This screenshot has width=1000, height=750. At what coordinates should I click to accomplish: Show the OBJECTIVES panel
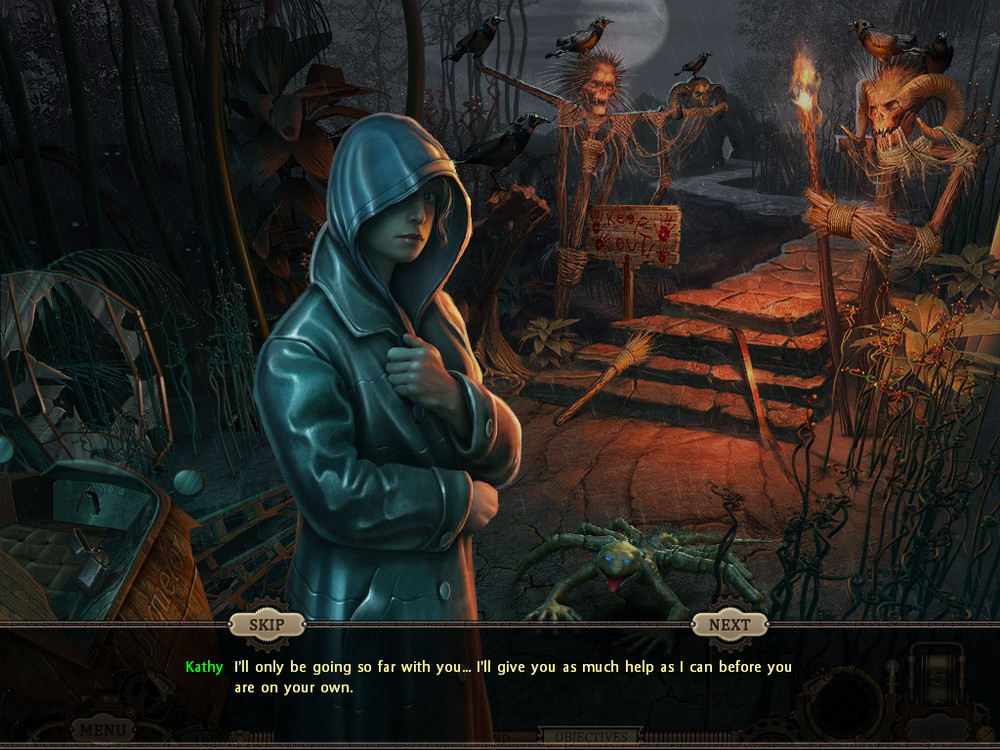(589, 737)
